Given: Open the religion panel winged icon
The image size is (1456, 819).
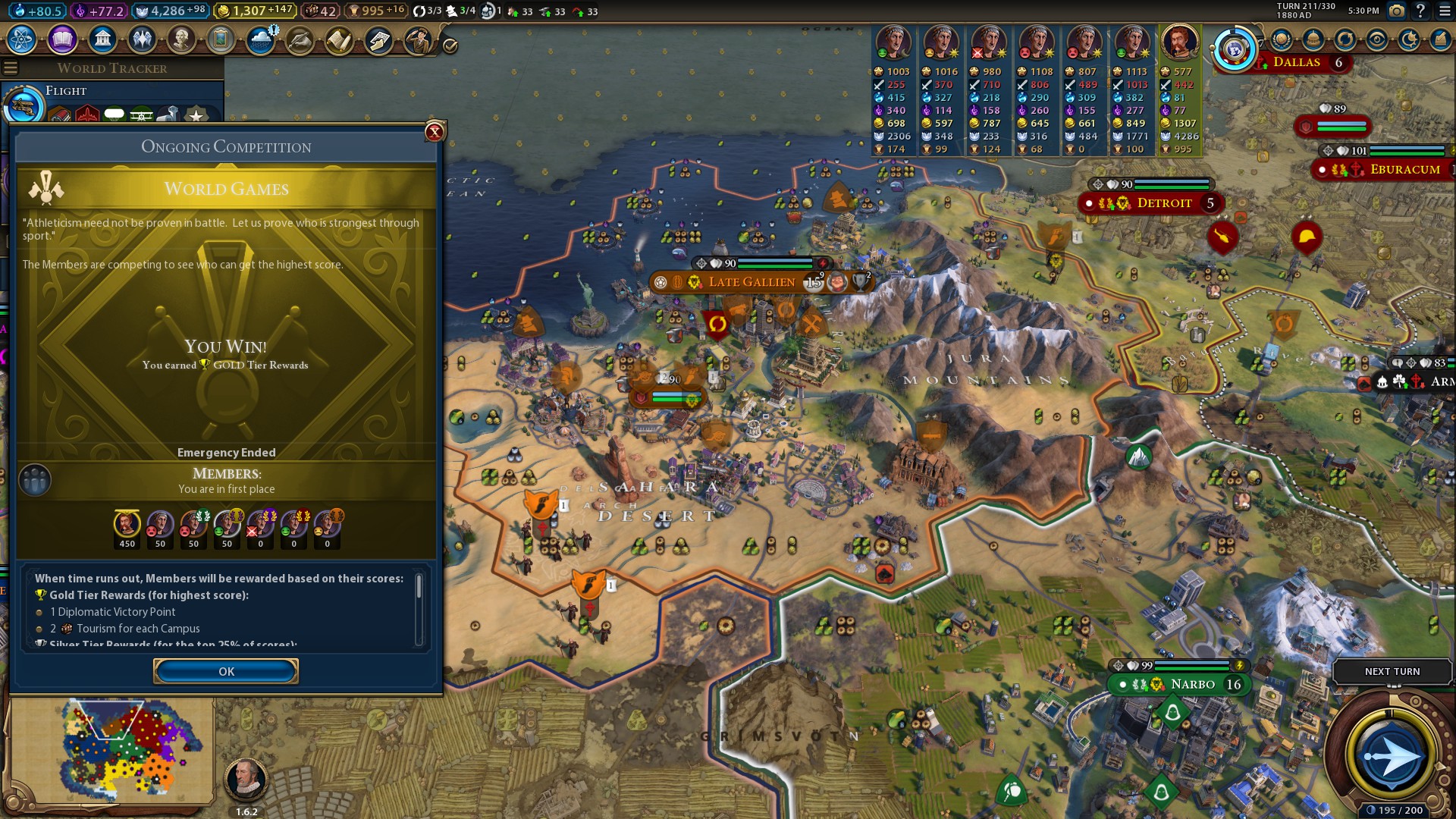Looking at the screenshot, I should coord(142,39).
